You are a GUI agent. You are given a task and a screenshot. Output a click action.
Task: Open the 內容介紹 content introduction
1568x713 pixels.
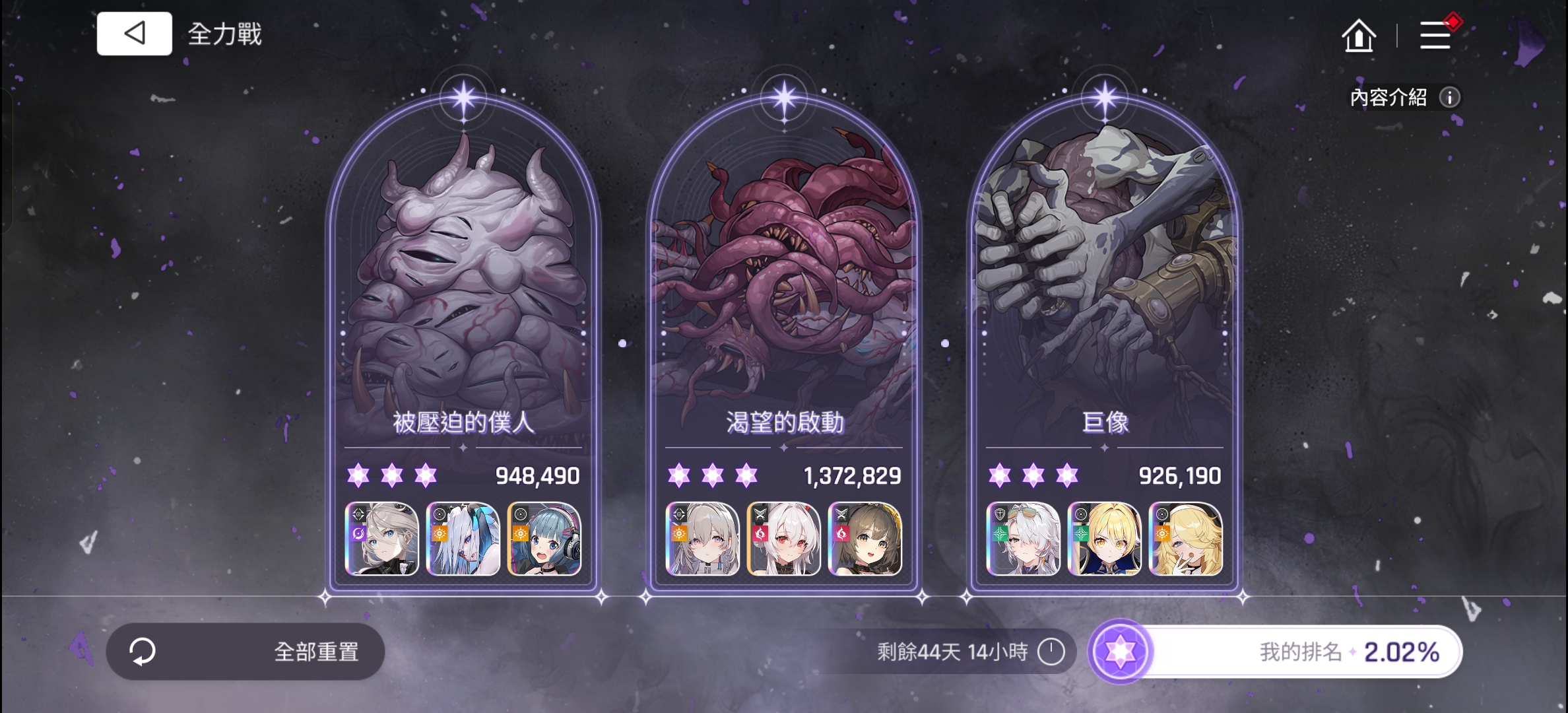pos(1399,98)
